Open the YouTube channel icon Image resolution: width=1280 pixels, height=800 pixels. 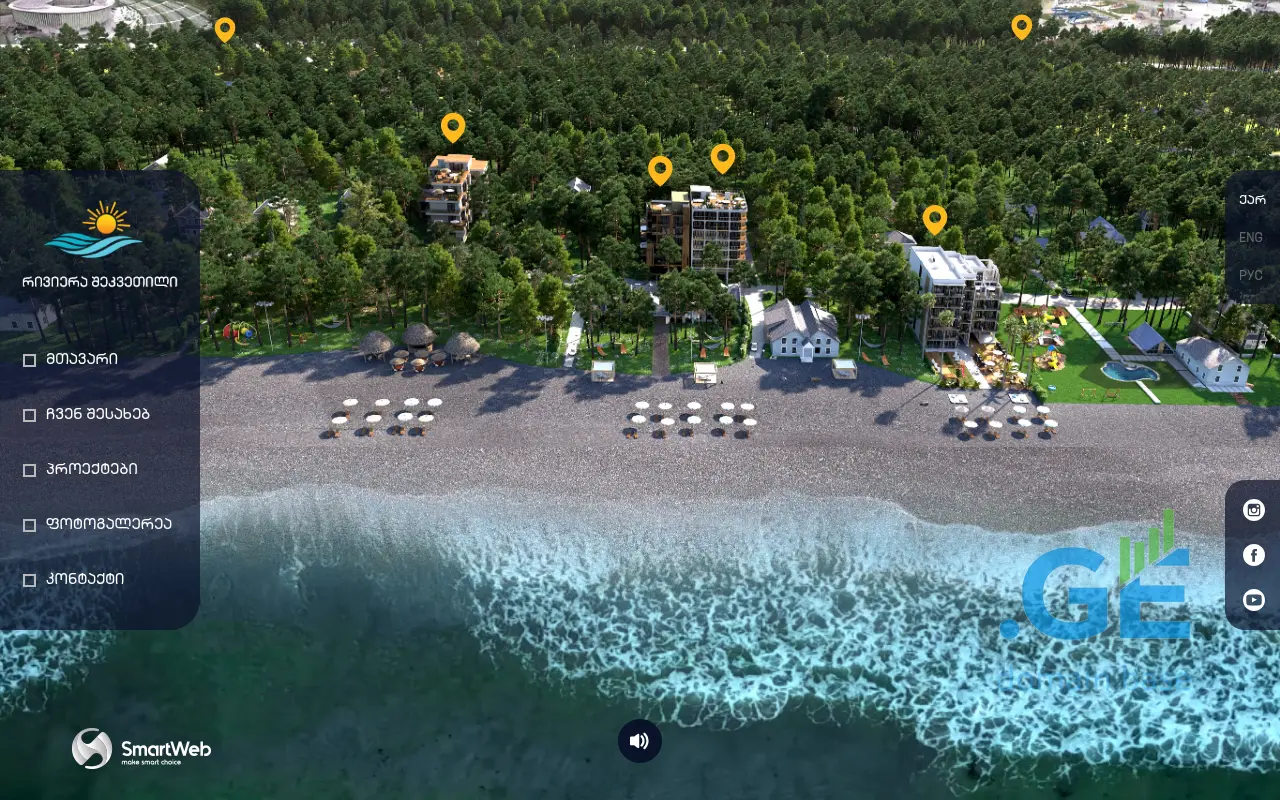point(1254,600)
